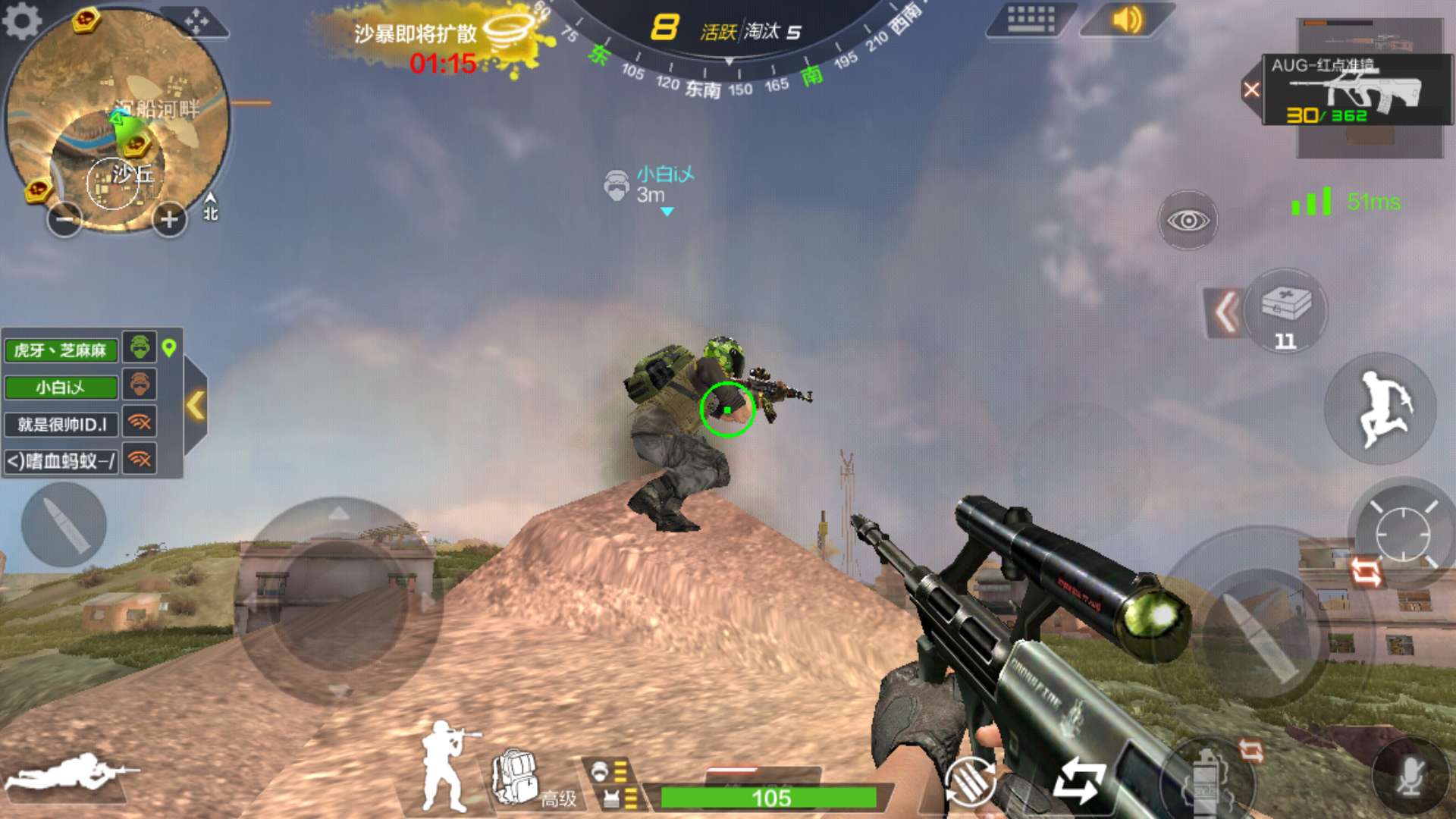Aim with the scope crosshair button

pos(1402,533)
